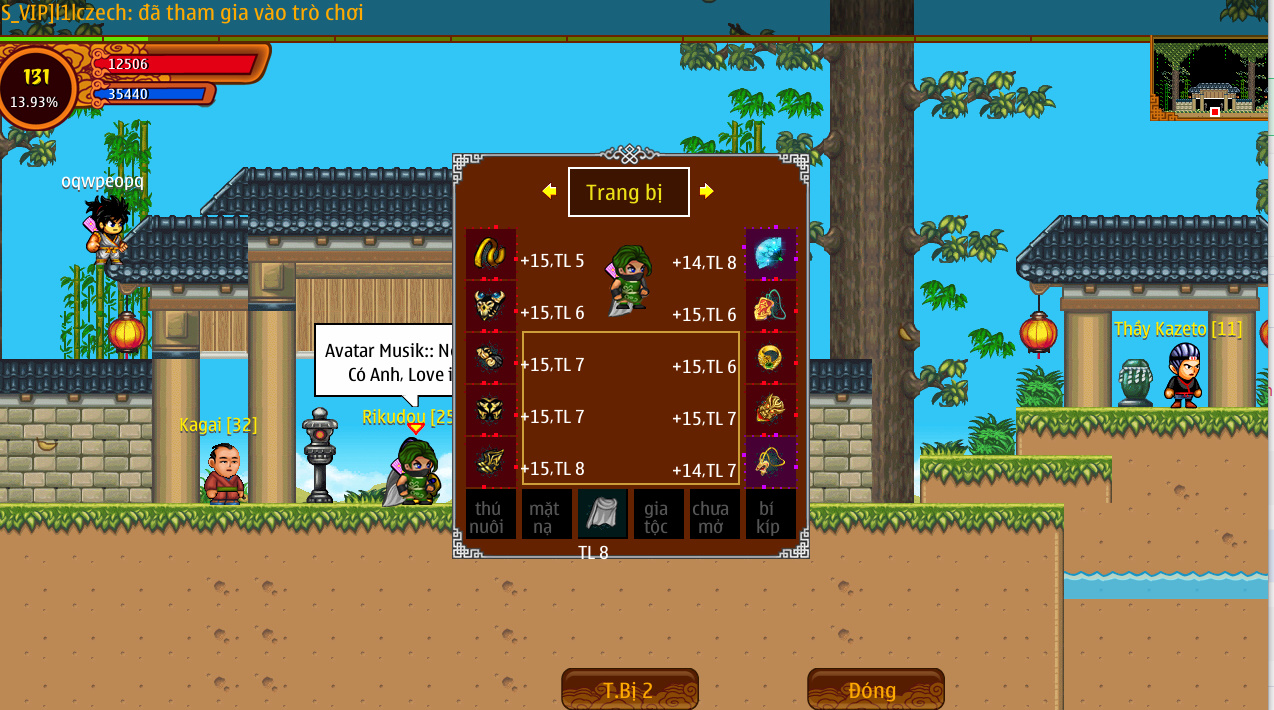This screenshot has width=1274, height=710.
Task: Select the golden headband equipment slot
Action: point(491,254)
